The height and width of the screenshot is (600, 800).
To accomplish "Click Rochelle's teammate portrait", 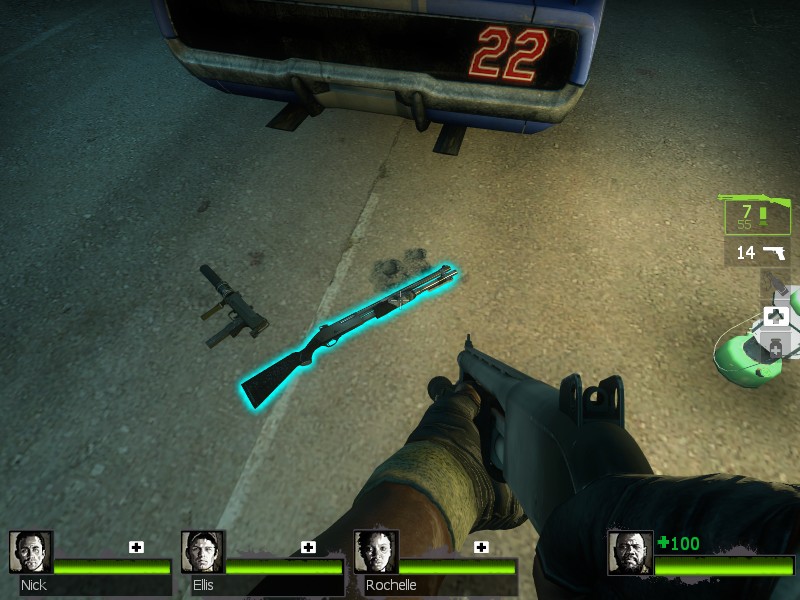I will coord(376,552).
